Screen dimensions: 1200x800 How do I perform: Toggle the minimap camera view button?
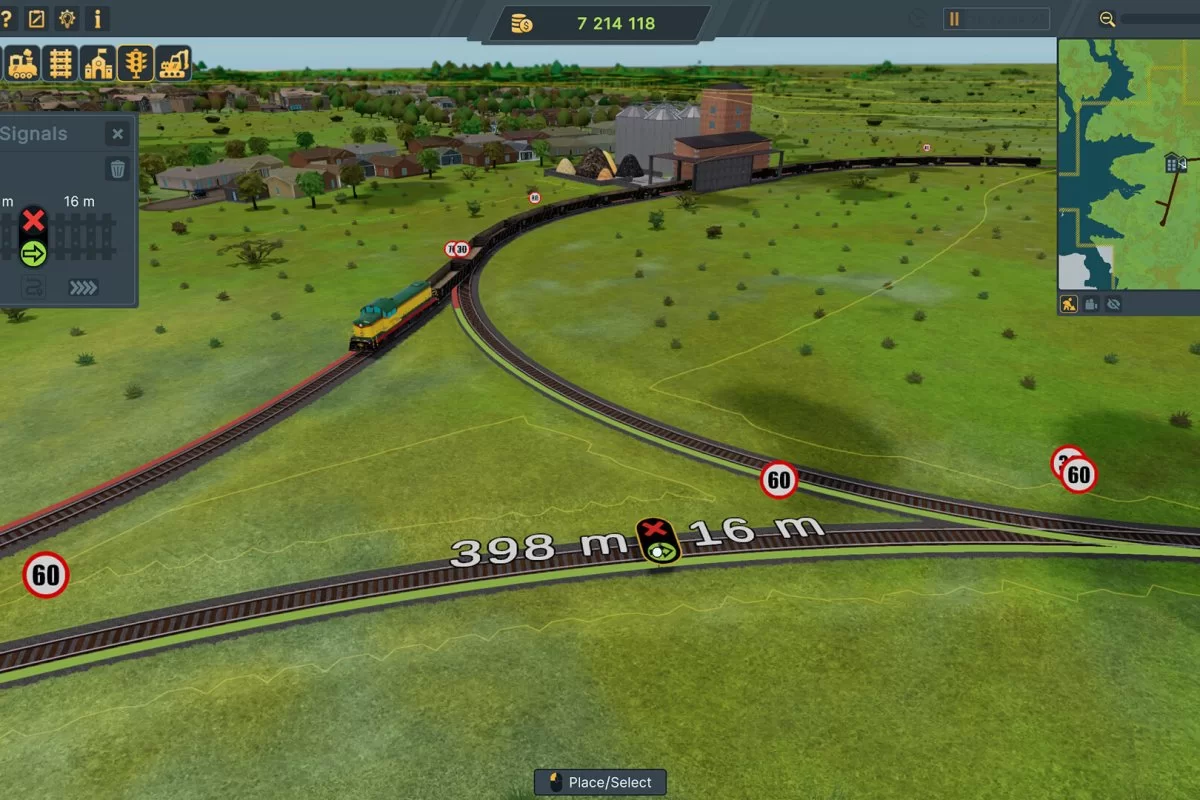coord(1091,304)
